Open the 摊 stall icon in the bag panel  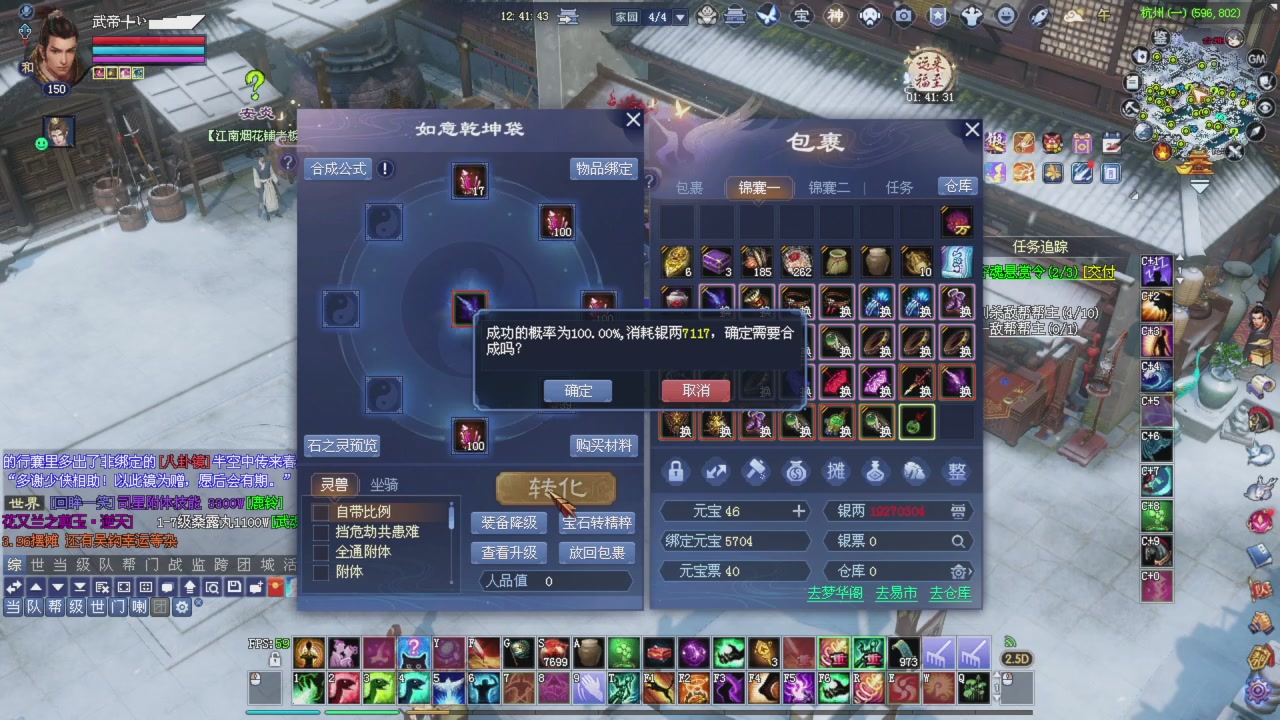836,471
